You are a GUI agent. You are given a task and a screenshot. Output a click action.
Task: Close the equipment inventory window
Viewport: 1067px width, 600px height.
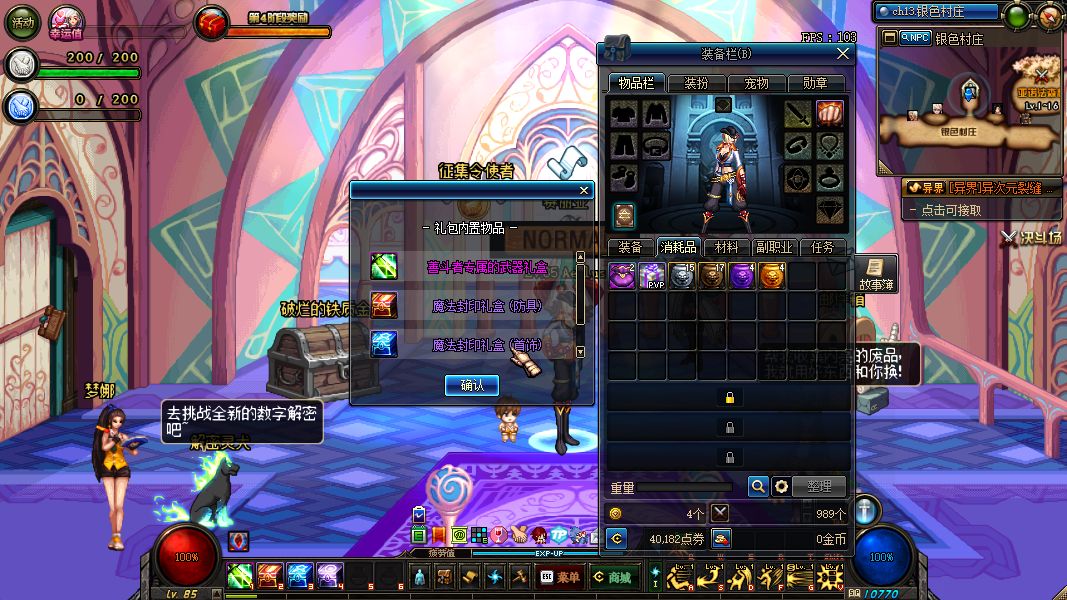point(843,54)
